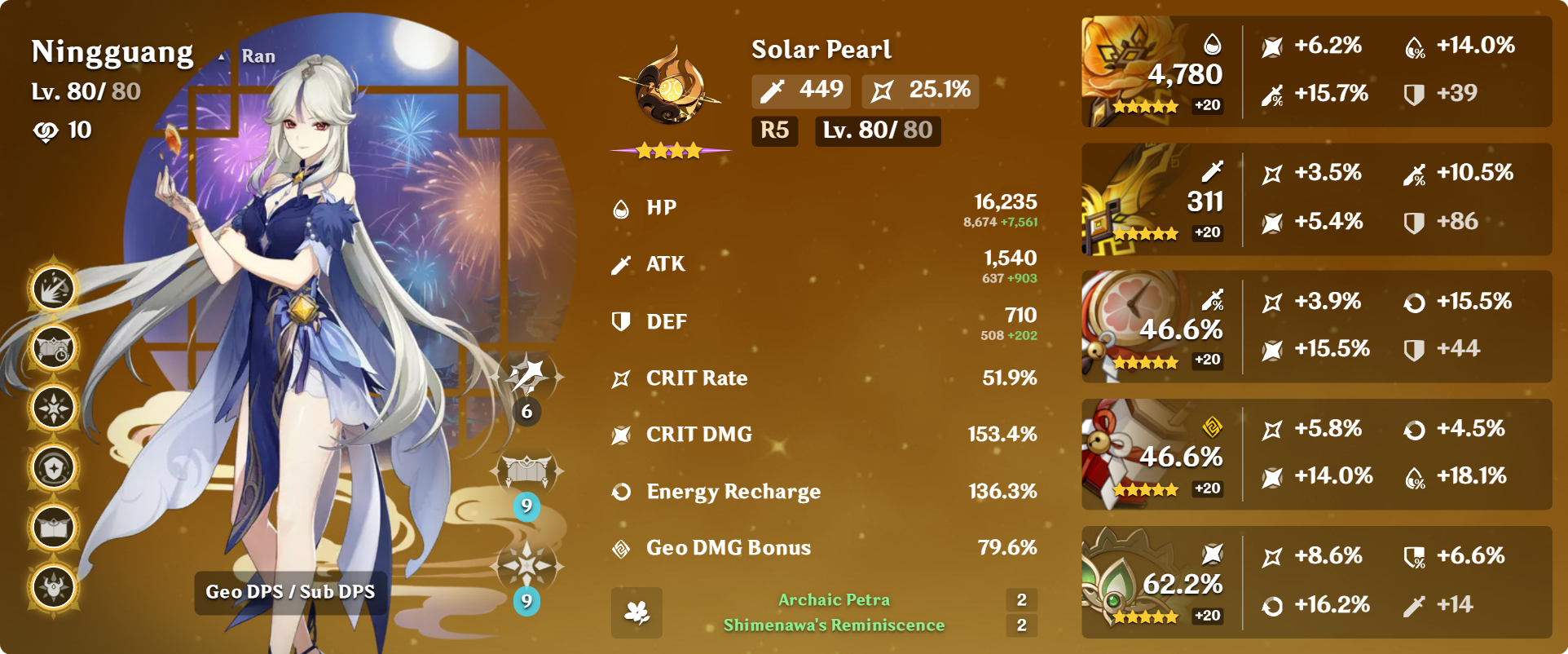
Task: Open the open-book constellation icon
Action: 54,527
